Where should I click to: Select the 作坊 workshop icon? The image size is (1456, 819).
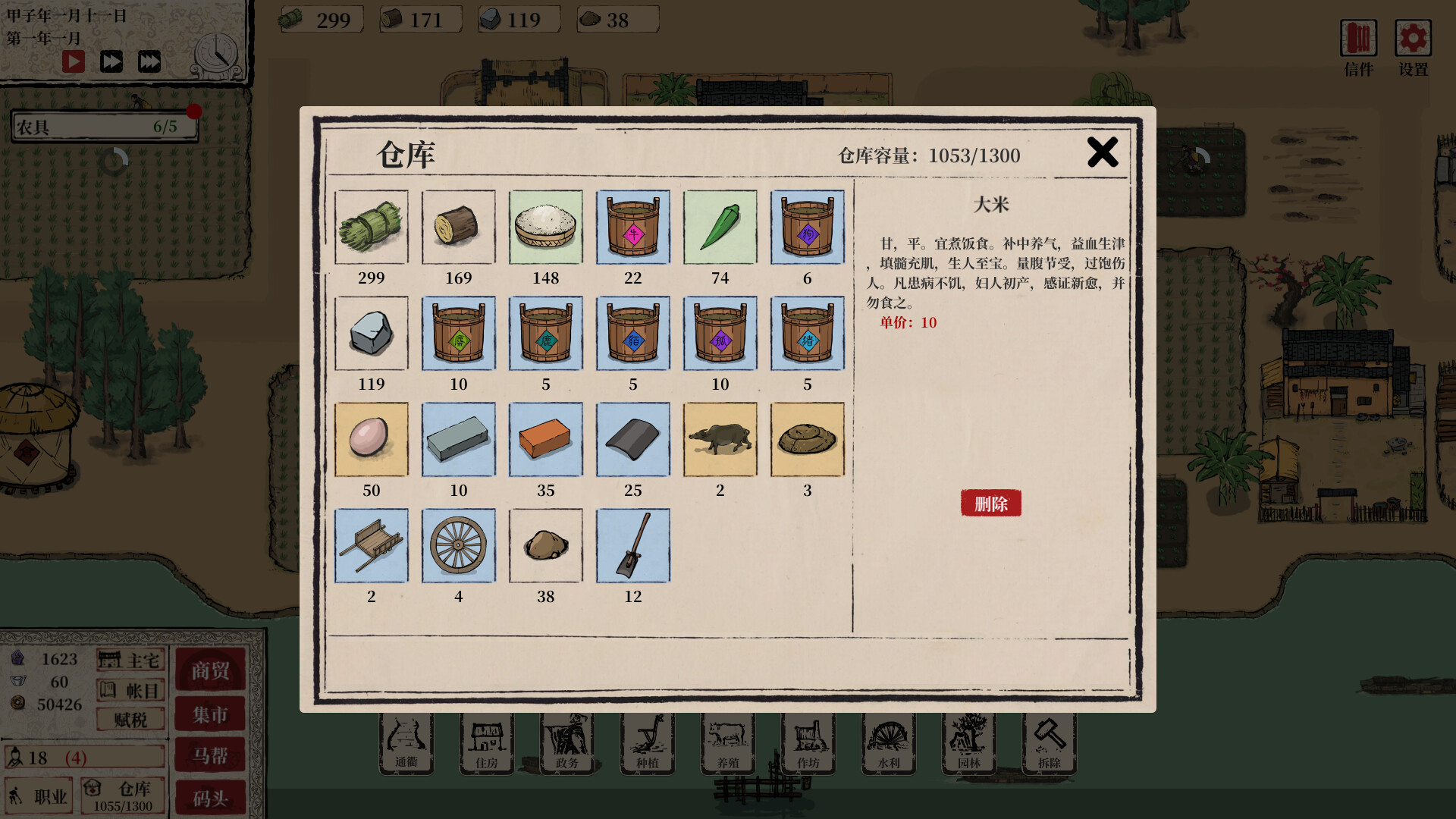(x=808, y=743)
